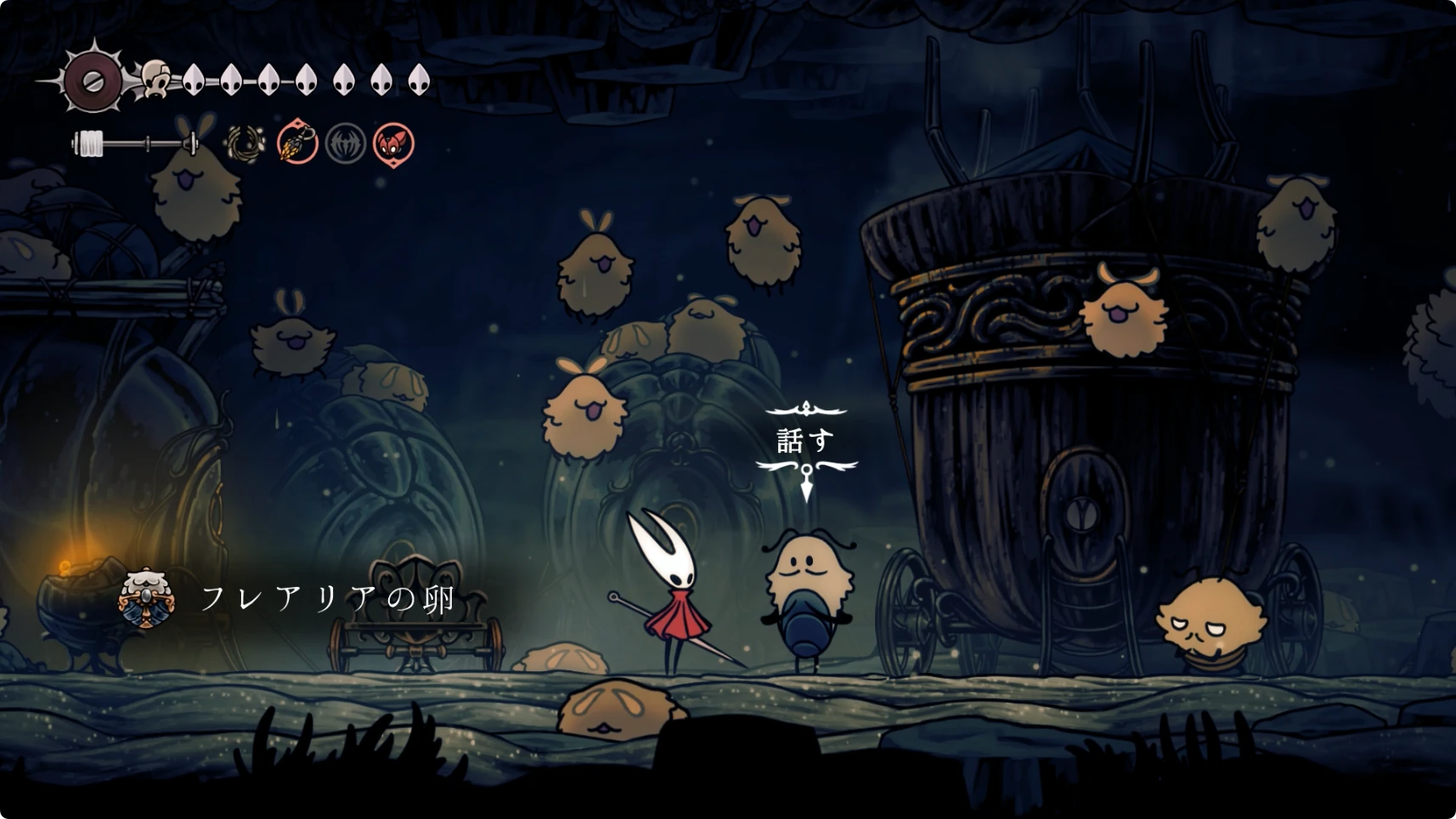The height and width of the screenshot is (819, 1456).
Task: Select the red-ringed rocket-like tool icon
Action: click(x=297, y=143)
